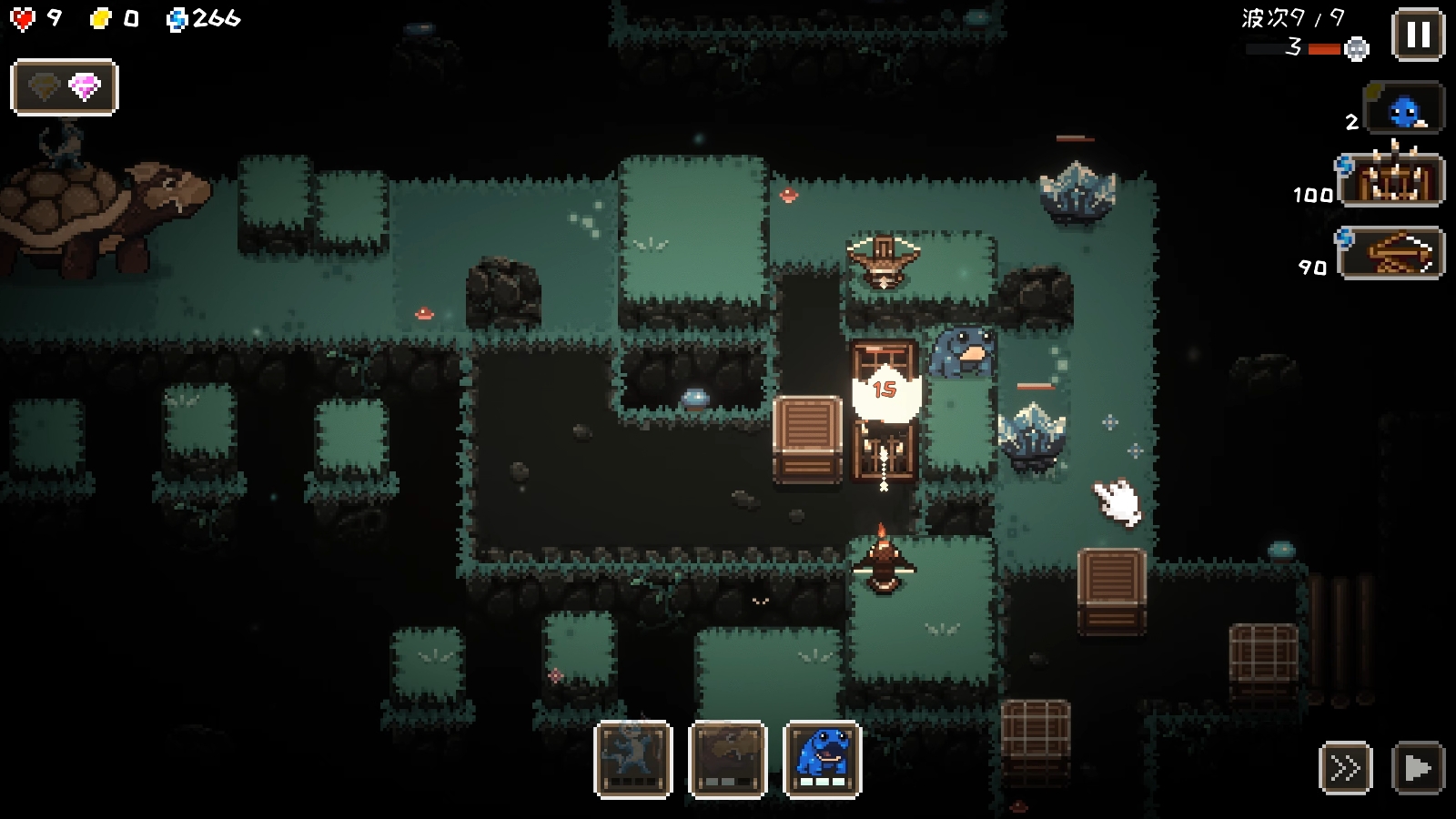The height and width of the screenshot is (819, 1456).
Task: Select the dimmed turtle ability slot
Action: [x=728, y=759]
